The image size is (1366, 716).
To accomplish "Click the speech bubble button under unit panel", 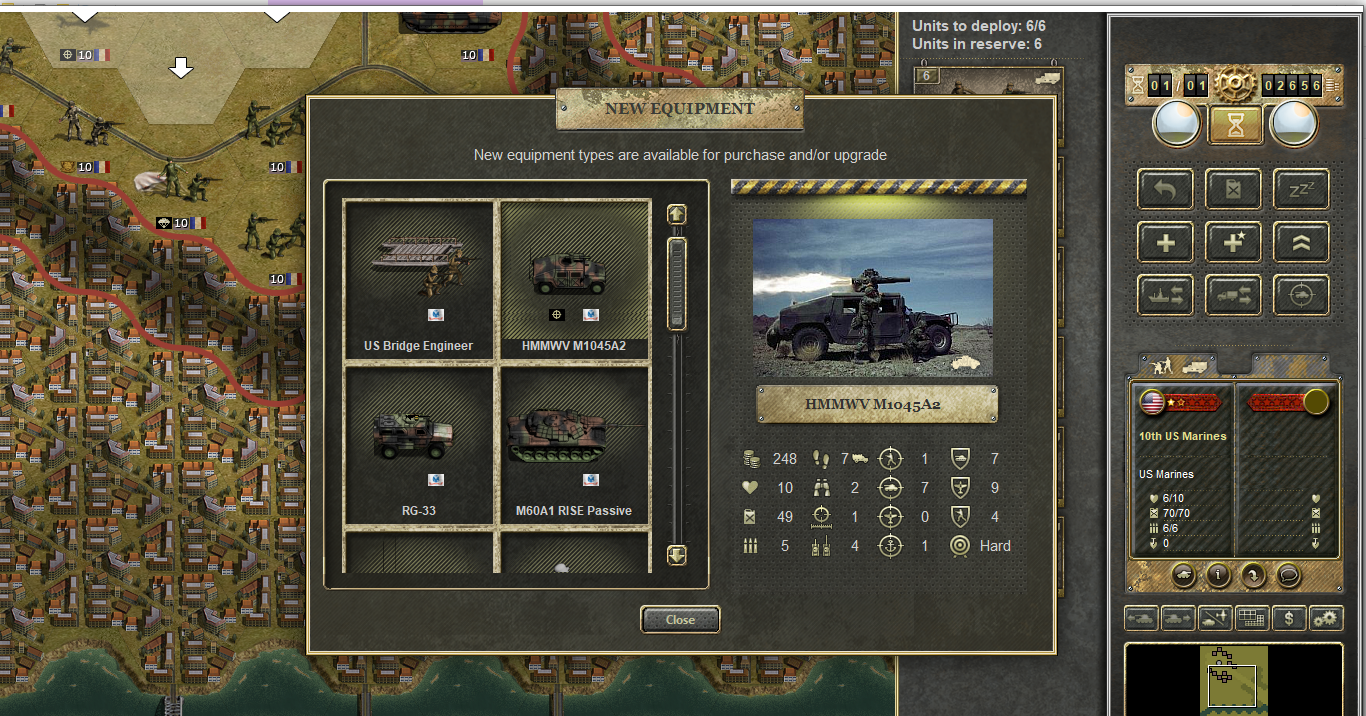I will tap(1287, 575).
